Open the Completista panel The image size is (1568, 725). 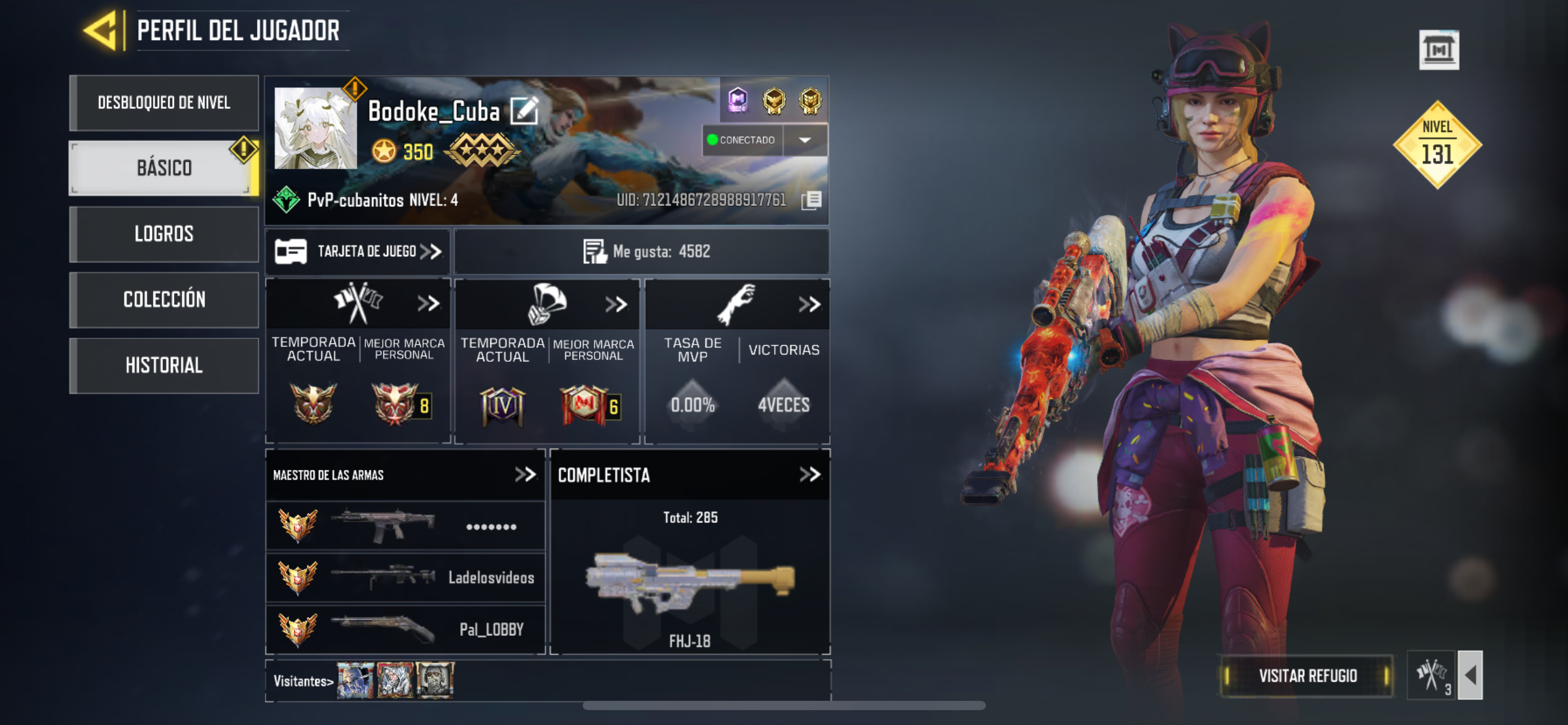[809, 475]
